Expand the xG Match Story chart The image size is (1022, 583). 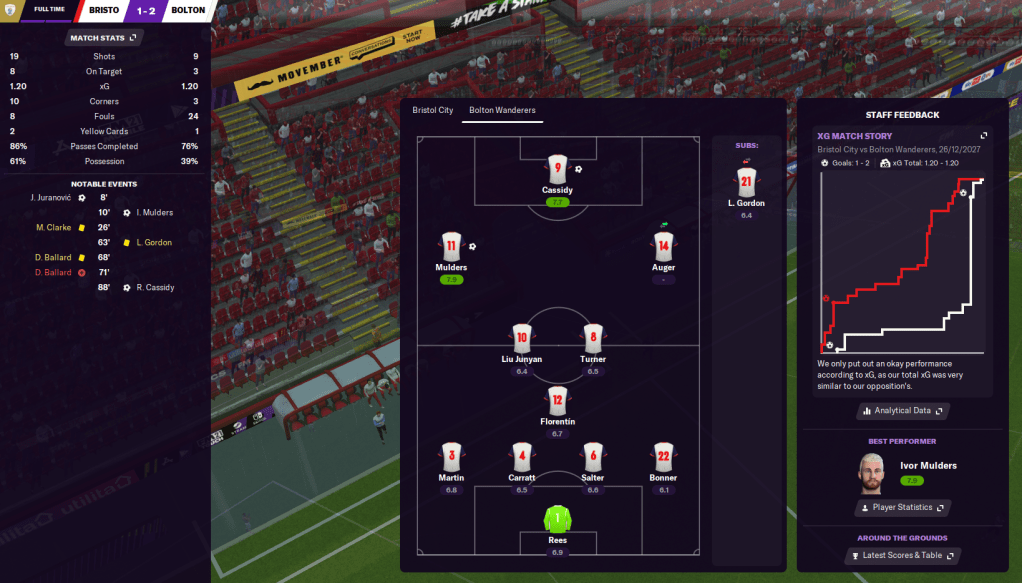click(983, 136)
